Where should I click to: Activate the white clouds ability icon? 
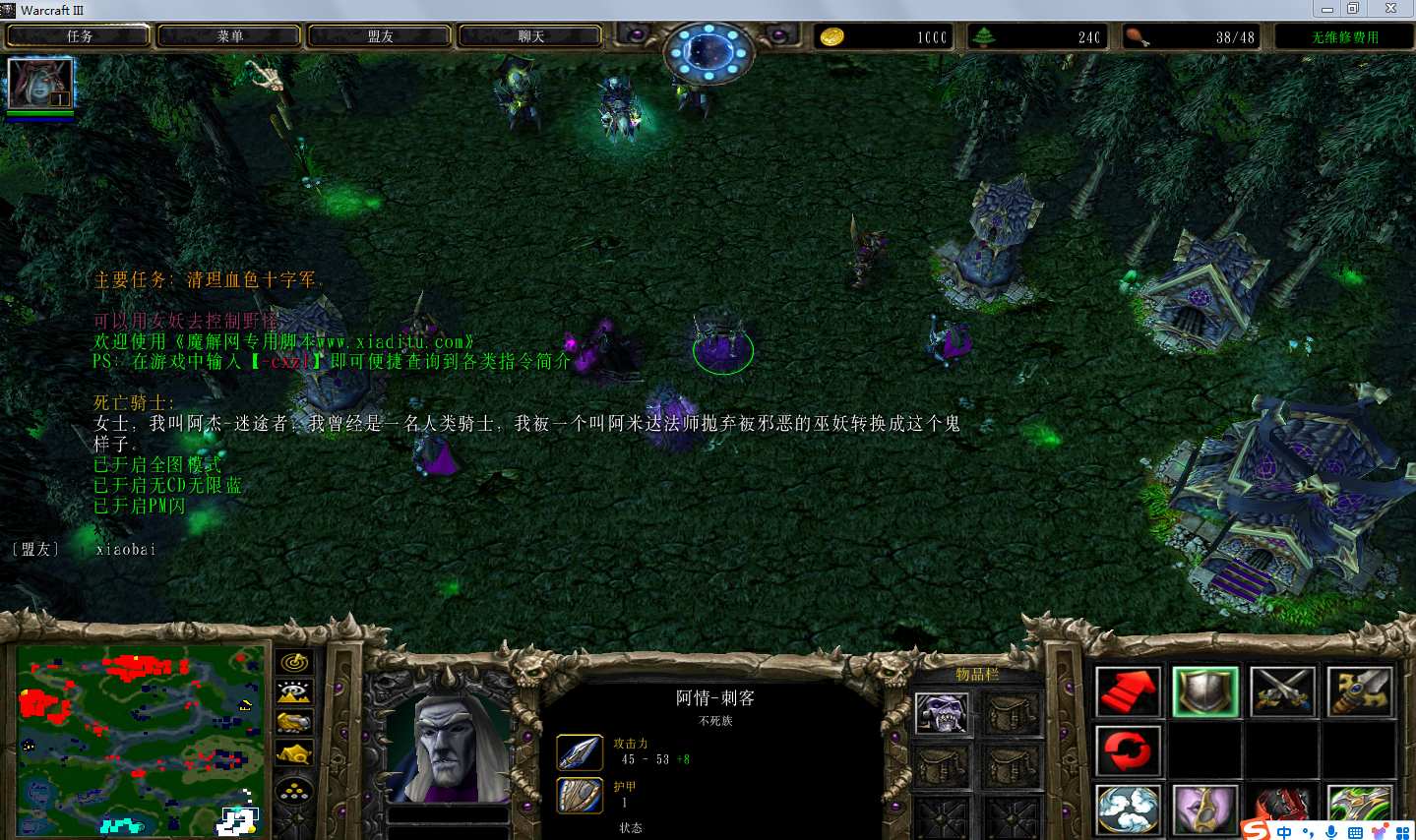pyautogui.click(x=1128, y=809)
